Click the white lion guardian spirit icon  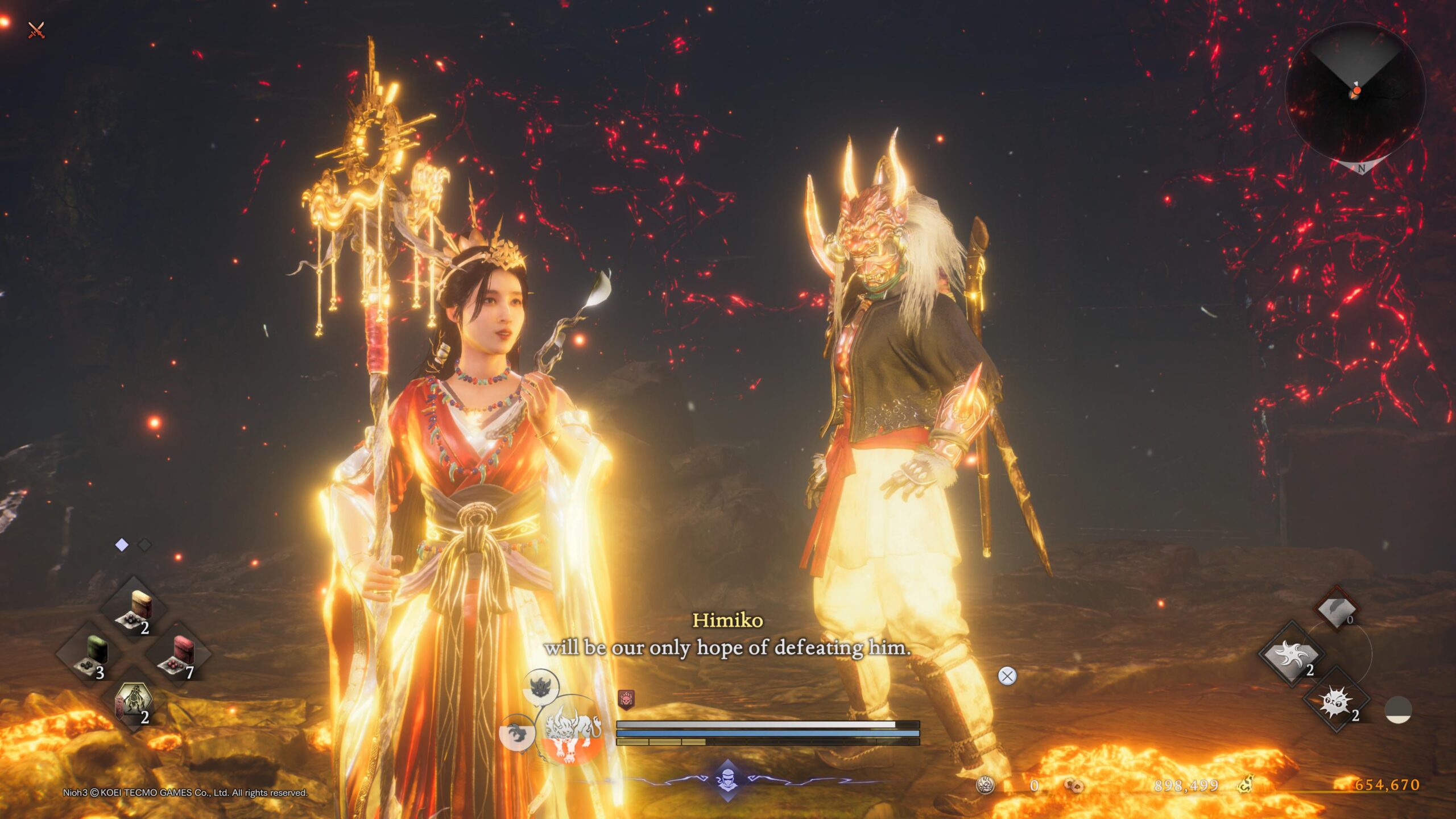573,730
